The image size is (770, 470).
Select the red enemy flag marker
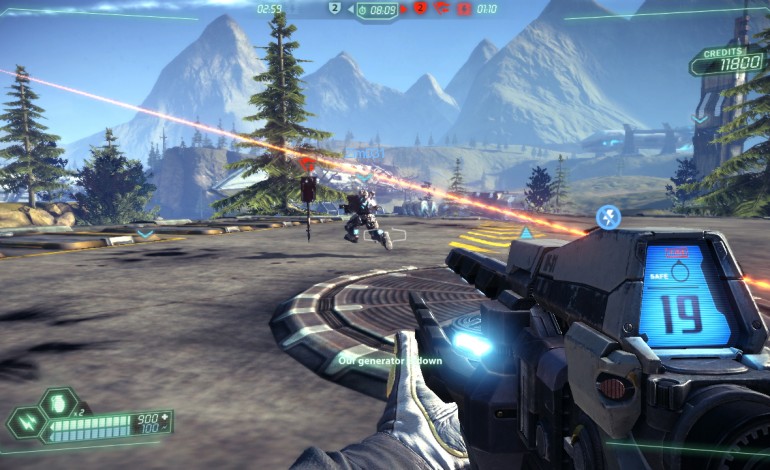(x=308, y=161)
